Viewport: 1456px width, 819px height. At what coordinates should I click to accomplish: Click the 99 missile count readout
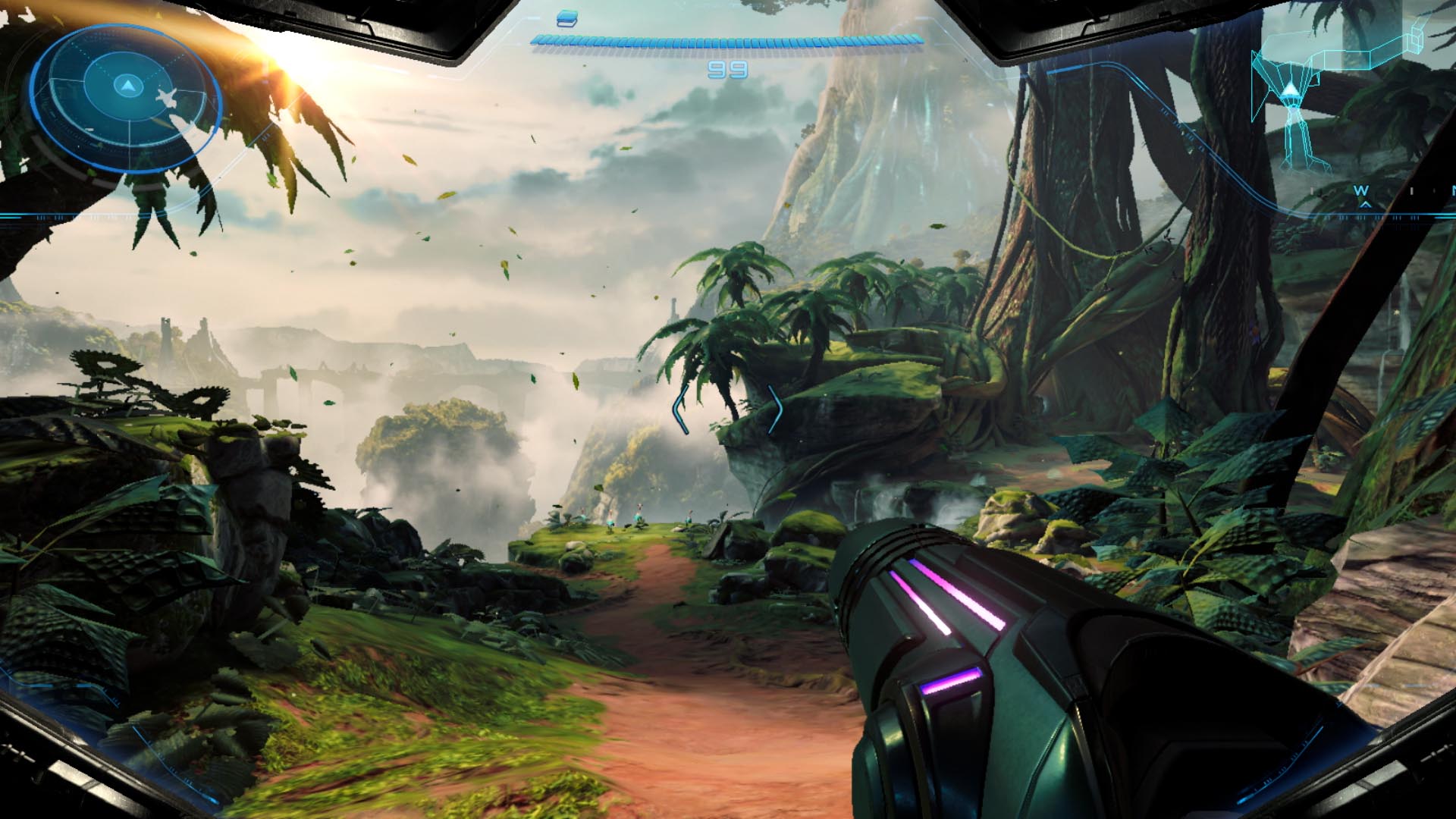click(x=727, y=69)
